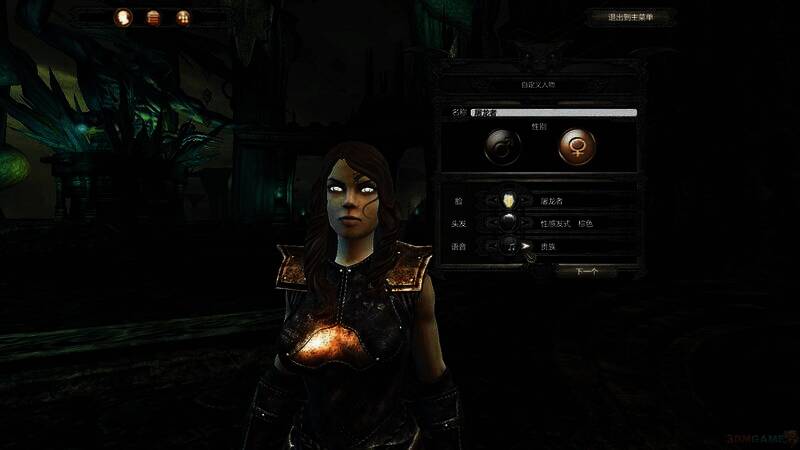Viewport: 800px width, 450px height.
Task: Open the character head profile step
Action: (x=124, y=17)
